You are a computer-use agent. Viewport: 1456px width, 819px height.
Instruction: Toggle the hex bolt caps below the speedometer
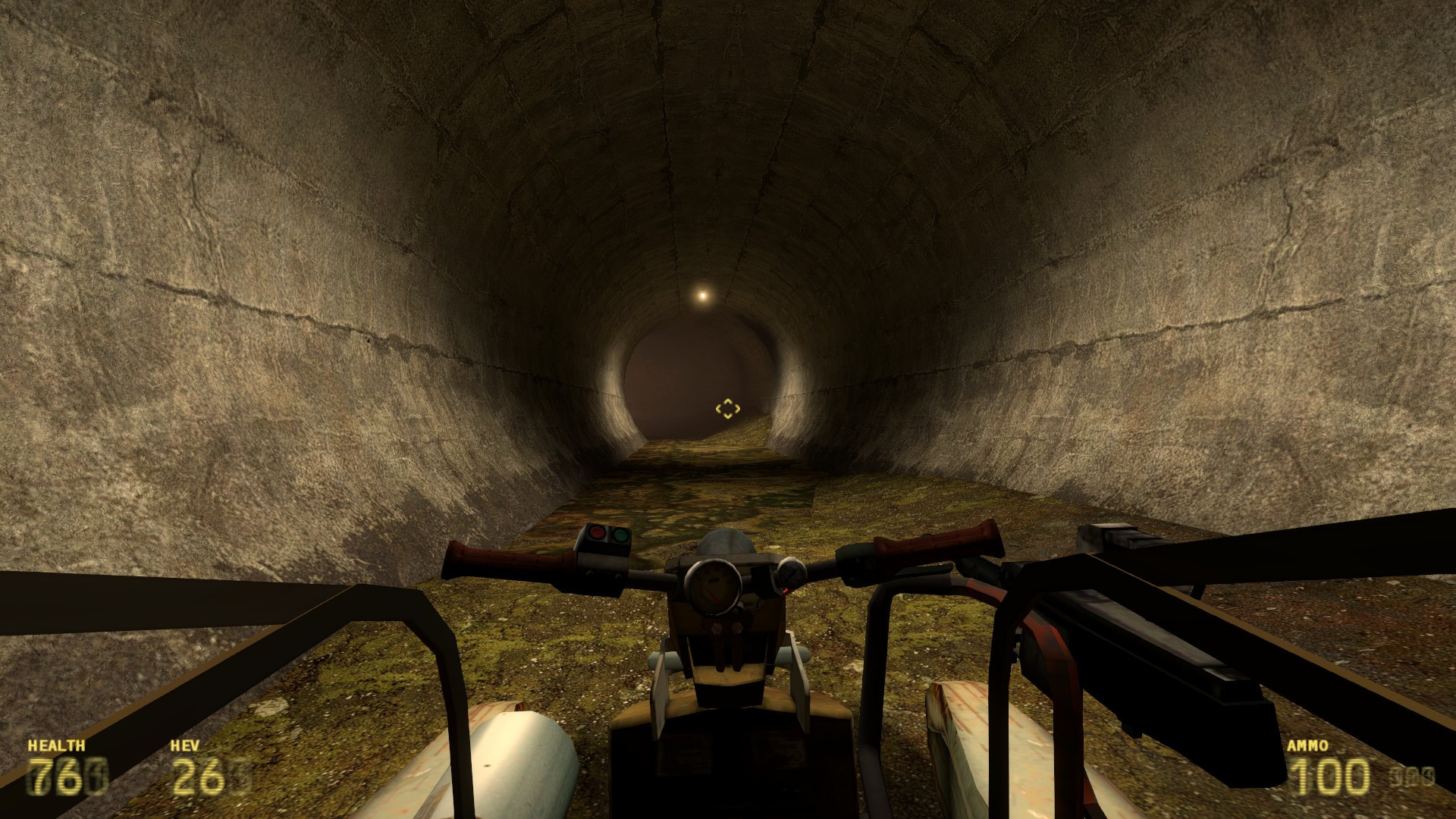726,627
